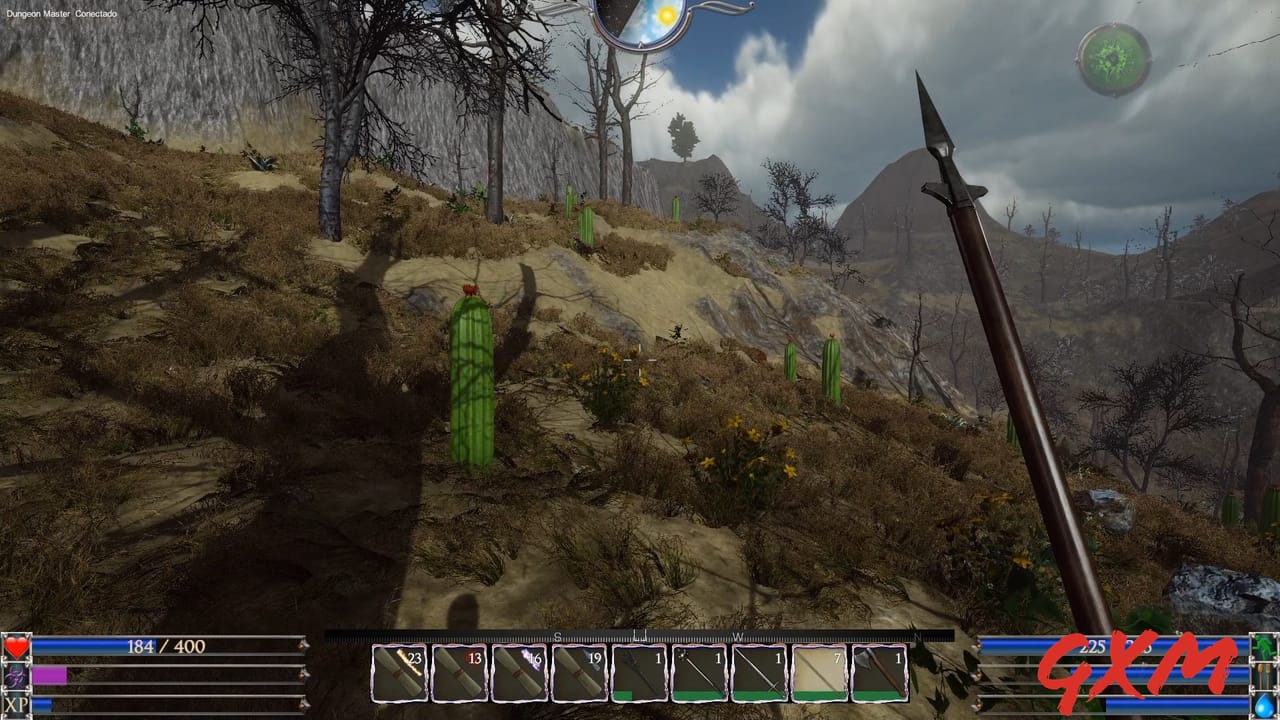Click the W marker on the compass strip
1280x720 pixels.
click(740, 635)
